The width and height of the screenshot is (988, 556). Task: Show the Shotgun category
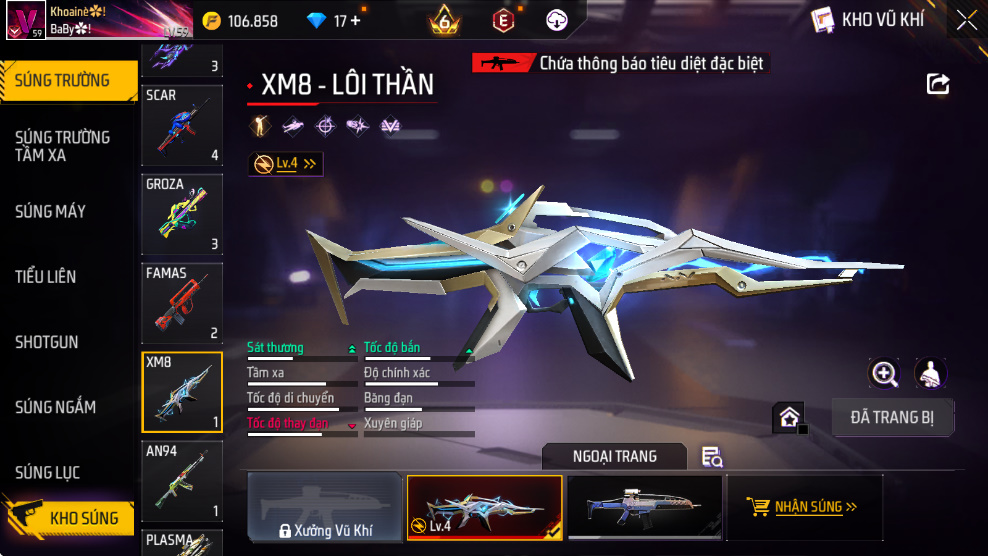(47, 342)
